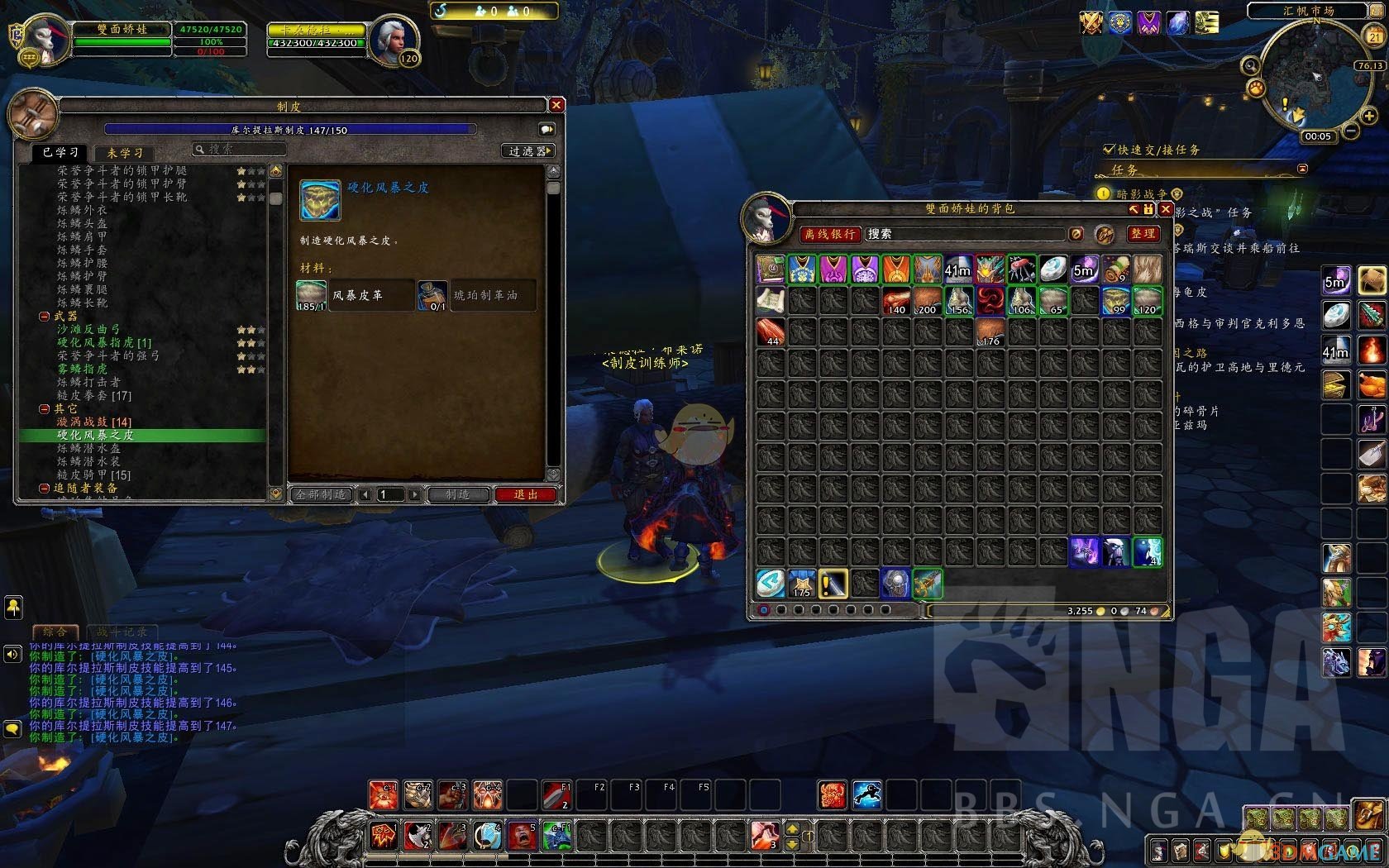The image size is (1389, 868).
Task: Close the leatherworking (制皮) window
Action: pos(556,105)
